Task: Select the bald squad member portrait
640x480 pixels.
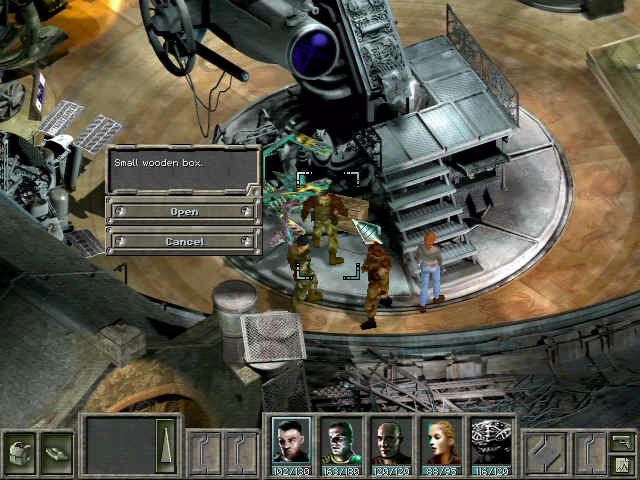Action: point(391,440)
